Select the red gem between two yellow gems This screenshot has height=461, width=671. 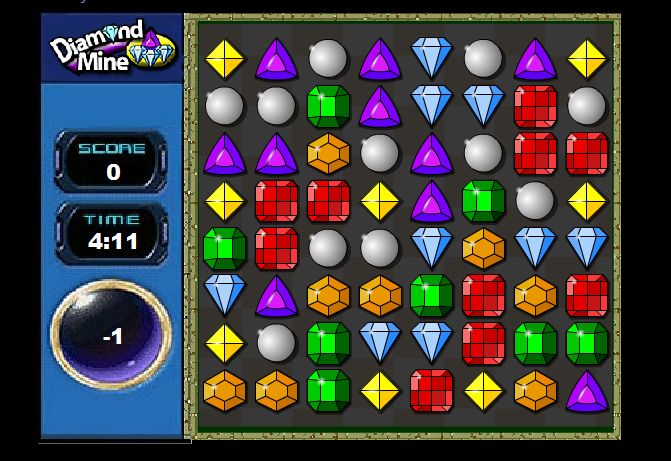tap(431, 390)
